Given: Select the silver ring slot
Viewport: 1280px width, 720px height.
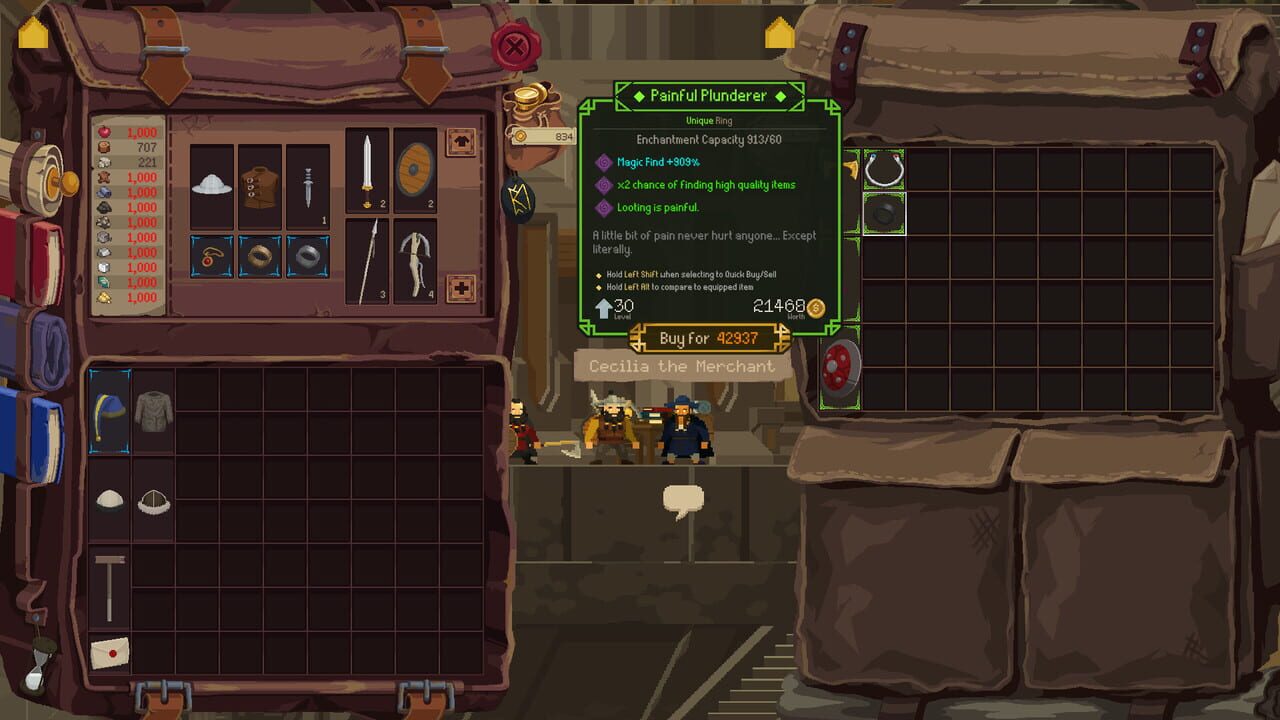Looking at the screenshot, I should click(305, 258).
